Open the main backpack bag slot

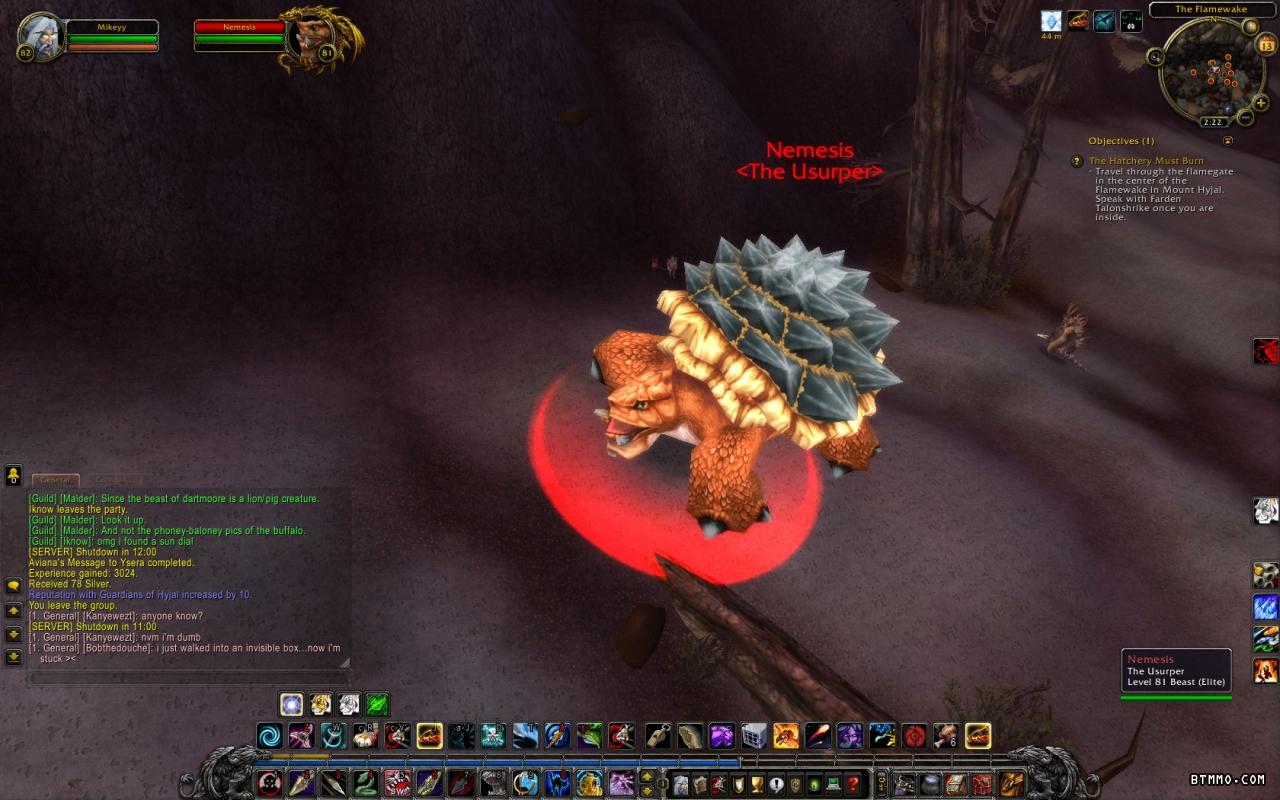tap(1012, 784)
